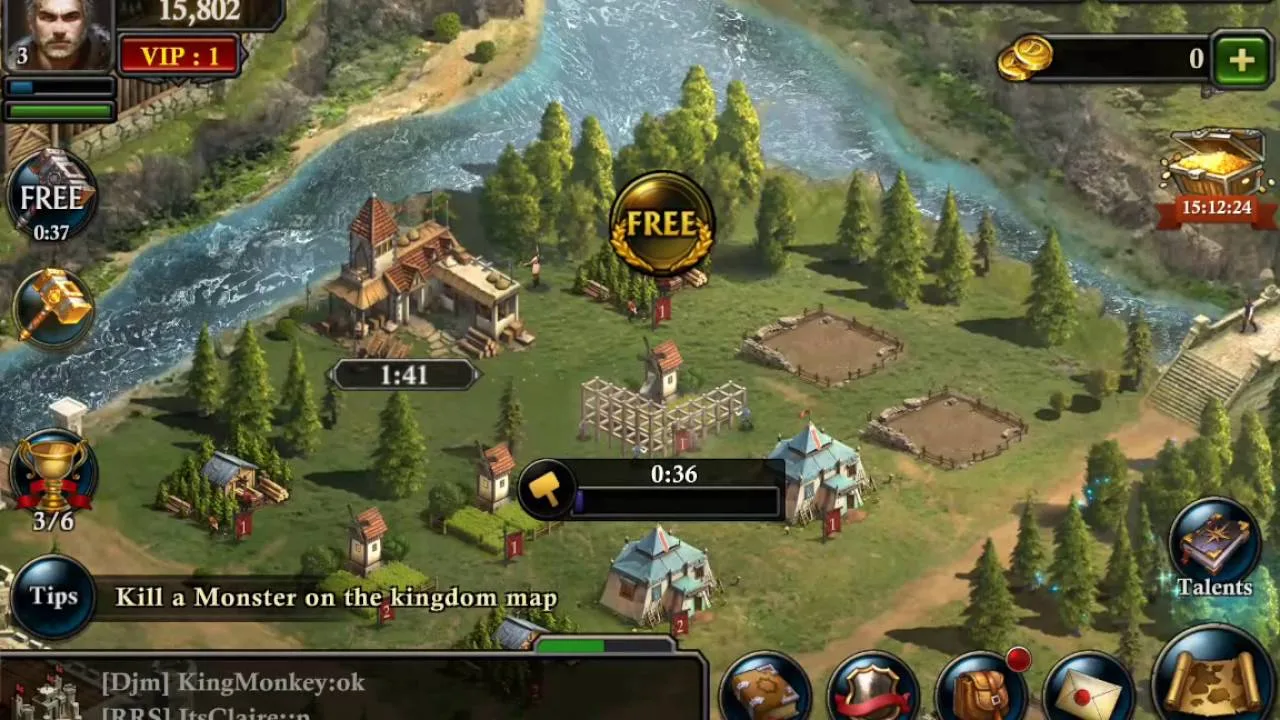
Task: Open the VIP : 1 panel
Action: (x=179, y=56)
